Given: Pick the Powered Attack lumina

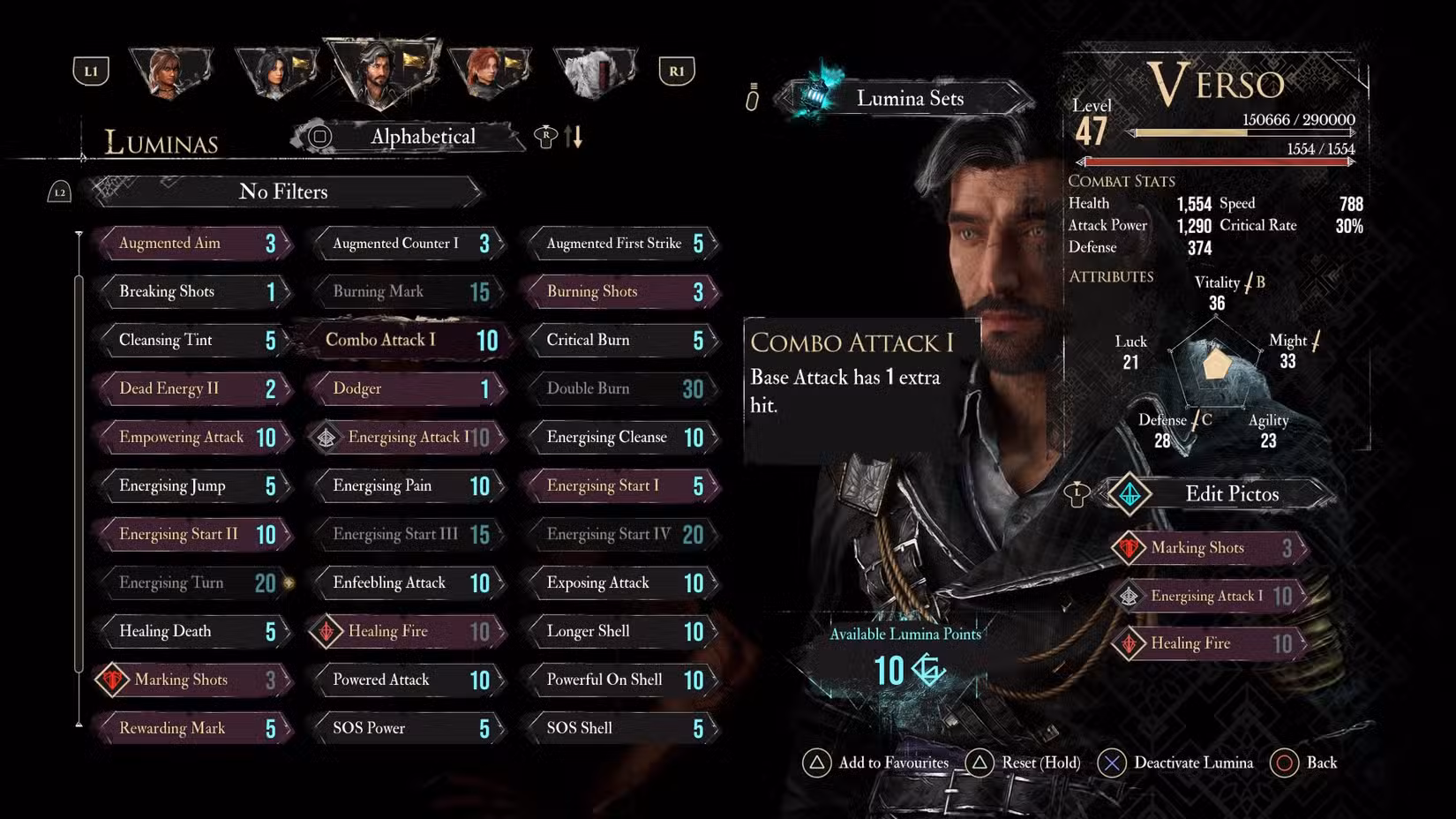Looking at the screenshot, I should [x=406, y=680].
